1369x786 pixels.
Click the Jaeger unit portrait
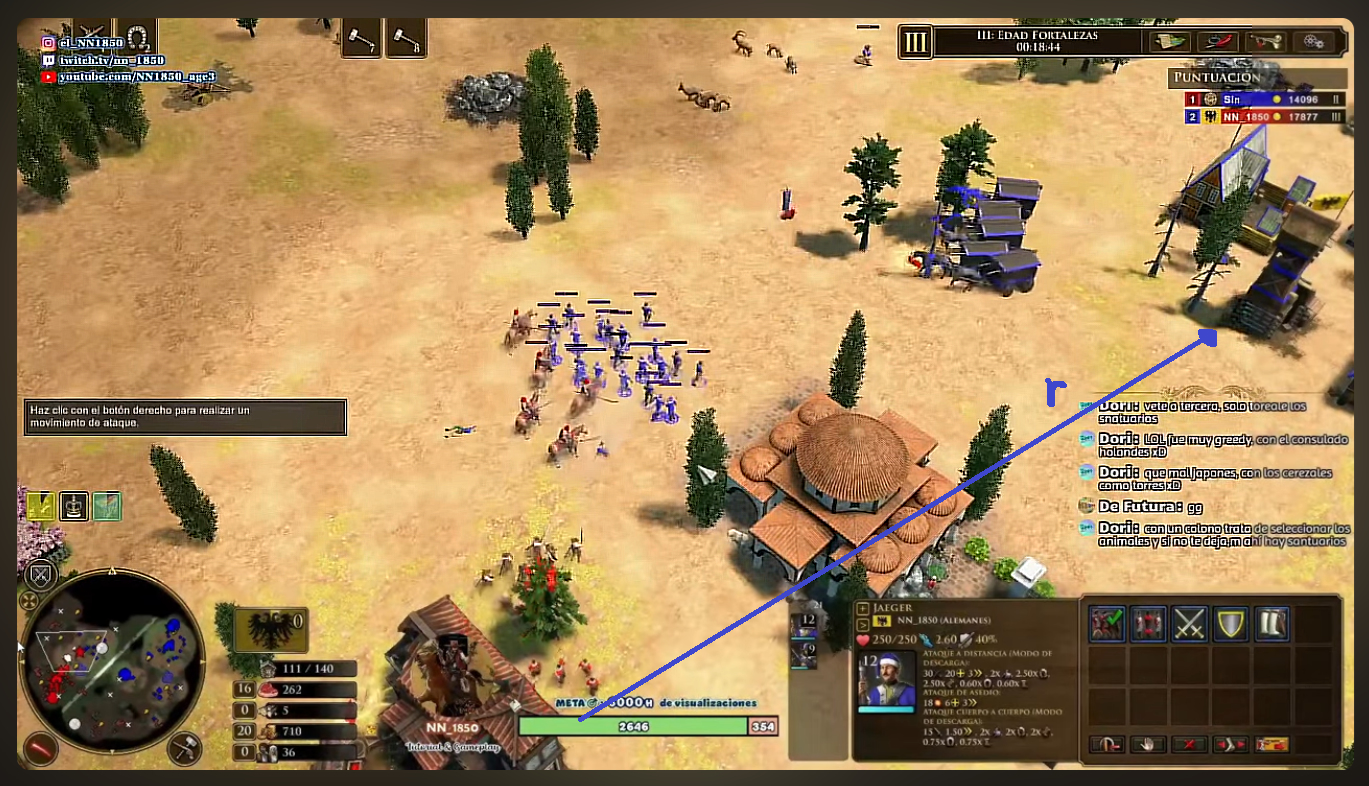click(x=886, y=681)
